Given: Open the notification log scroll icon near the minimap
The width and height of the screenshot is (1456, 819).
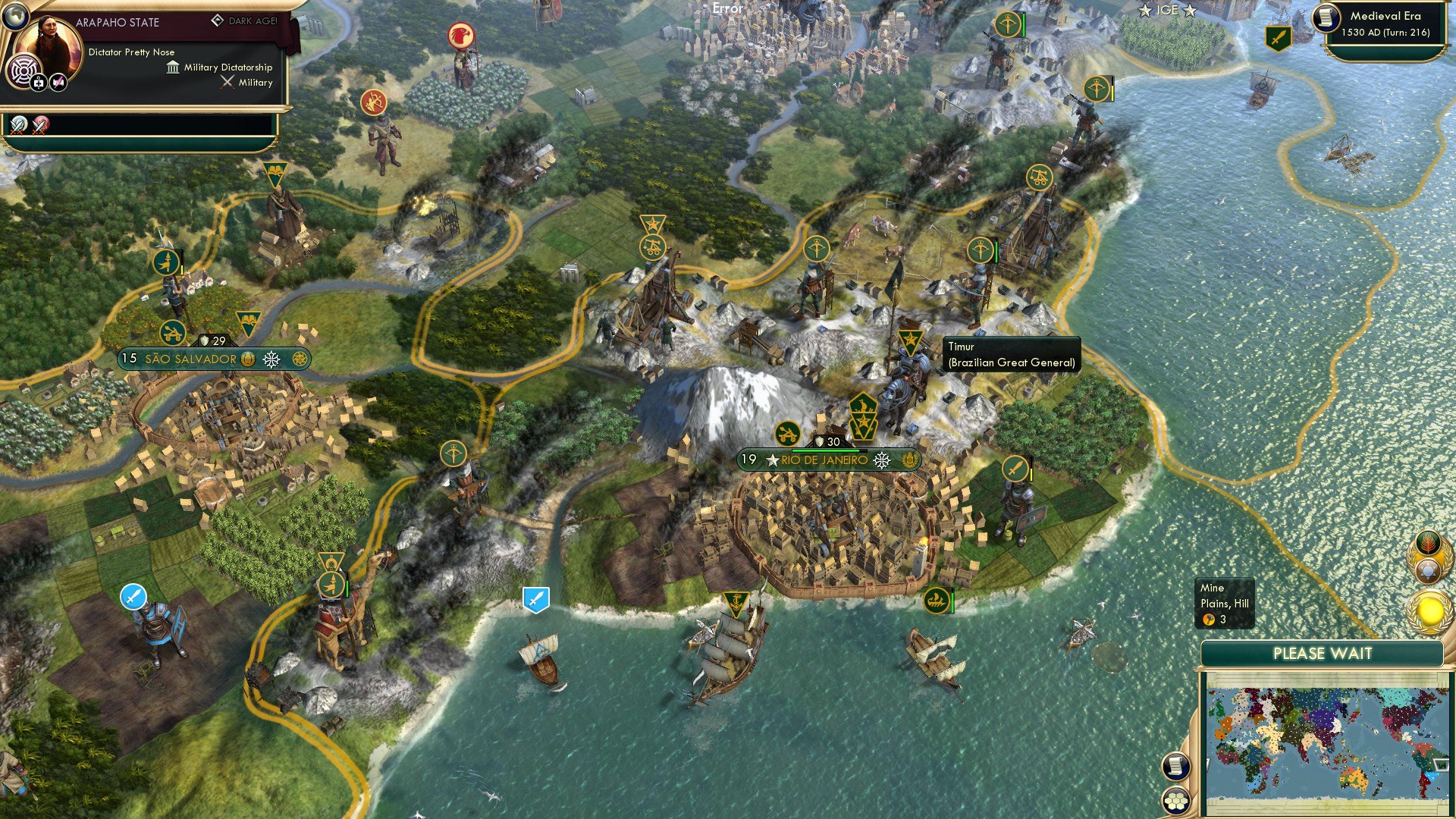Looking at the screenshot, I should 1177,767.
